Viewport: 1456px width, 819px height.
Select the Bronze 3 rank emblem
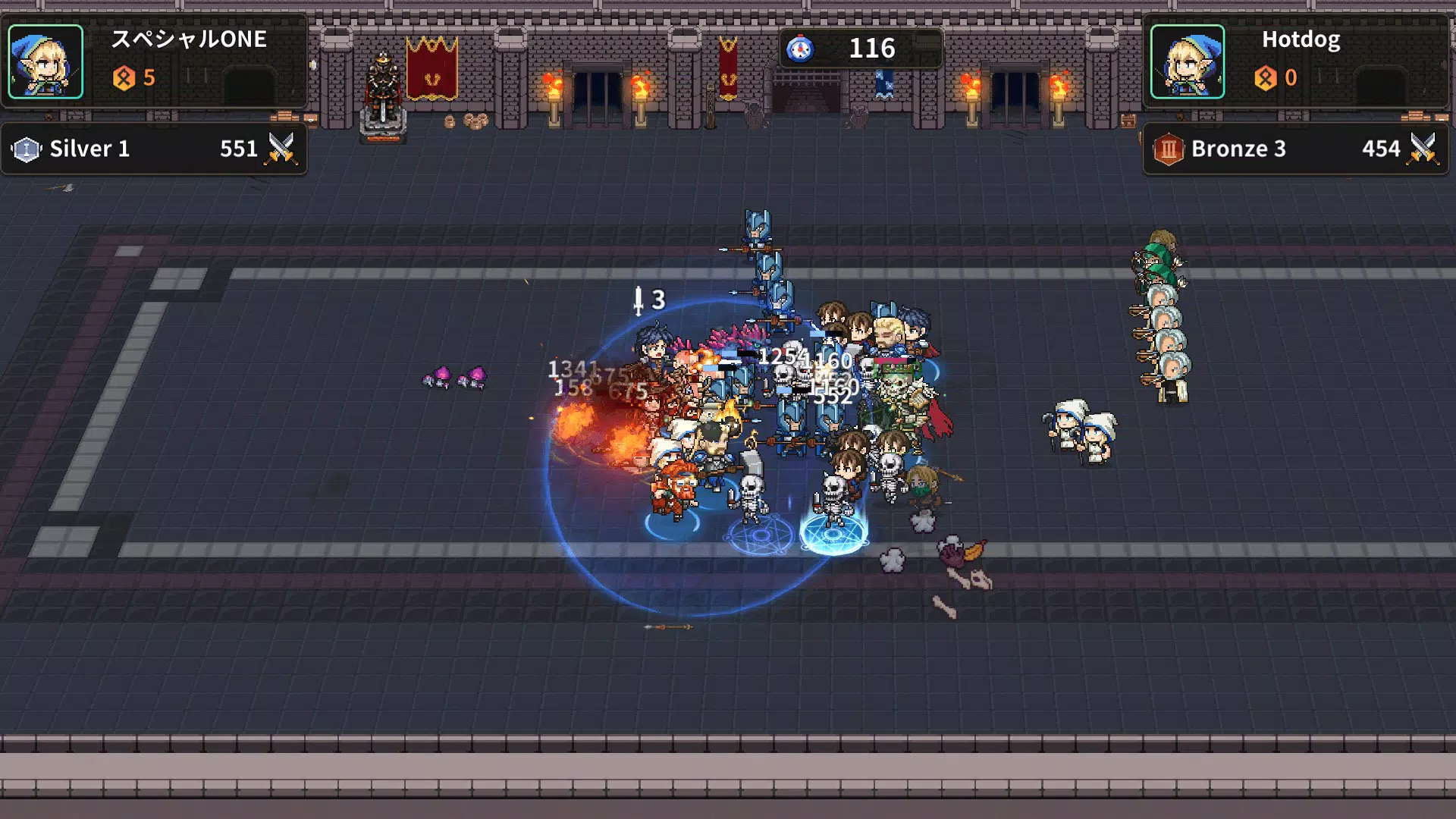point(1168,149)
